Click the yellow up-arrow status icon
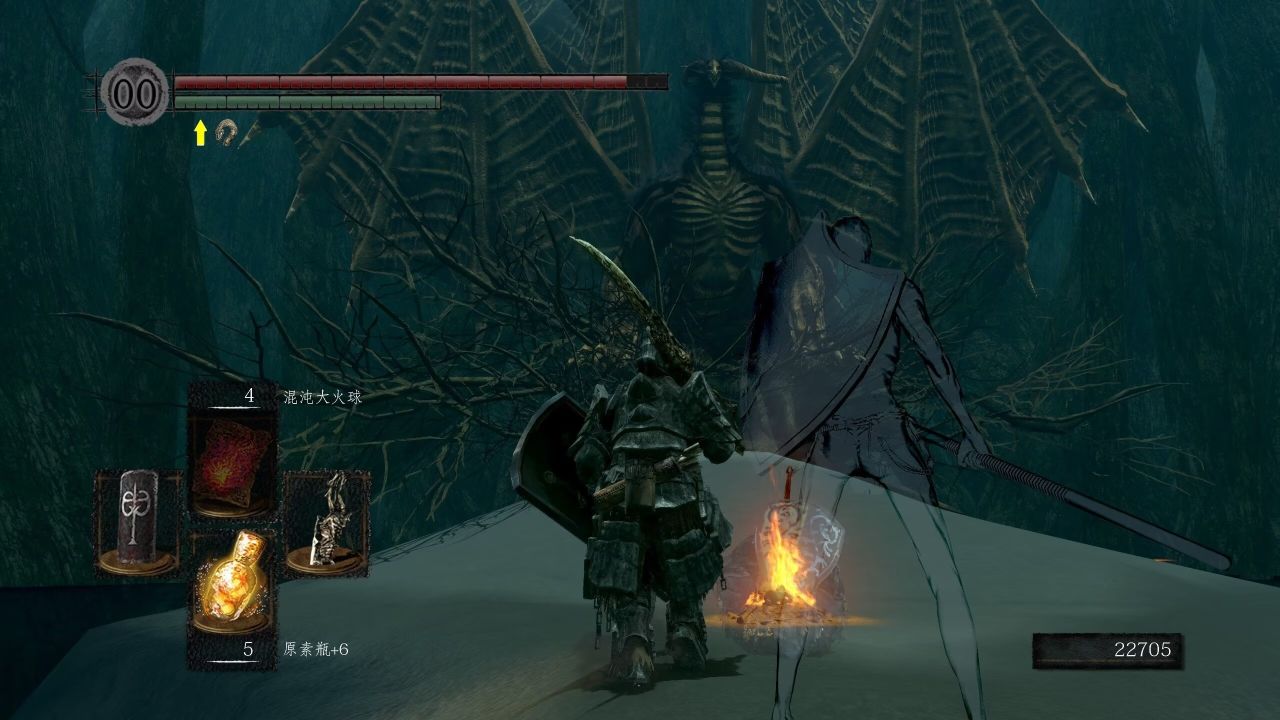Image resolution: width=1280 pixels, height=720 pixels. [x=200, y=132]
